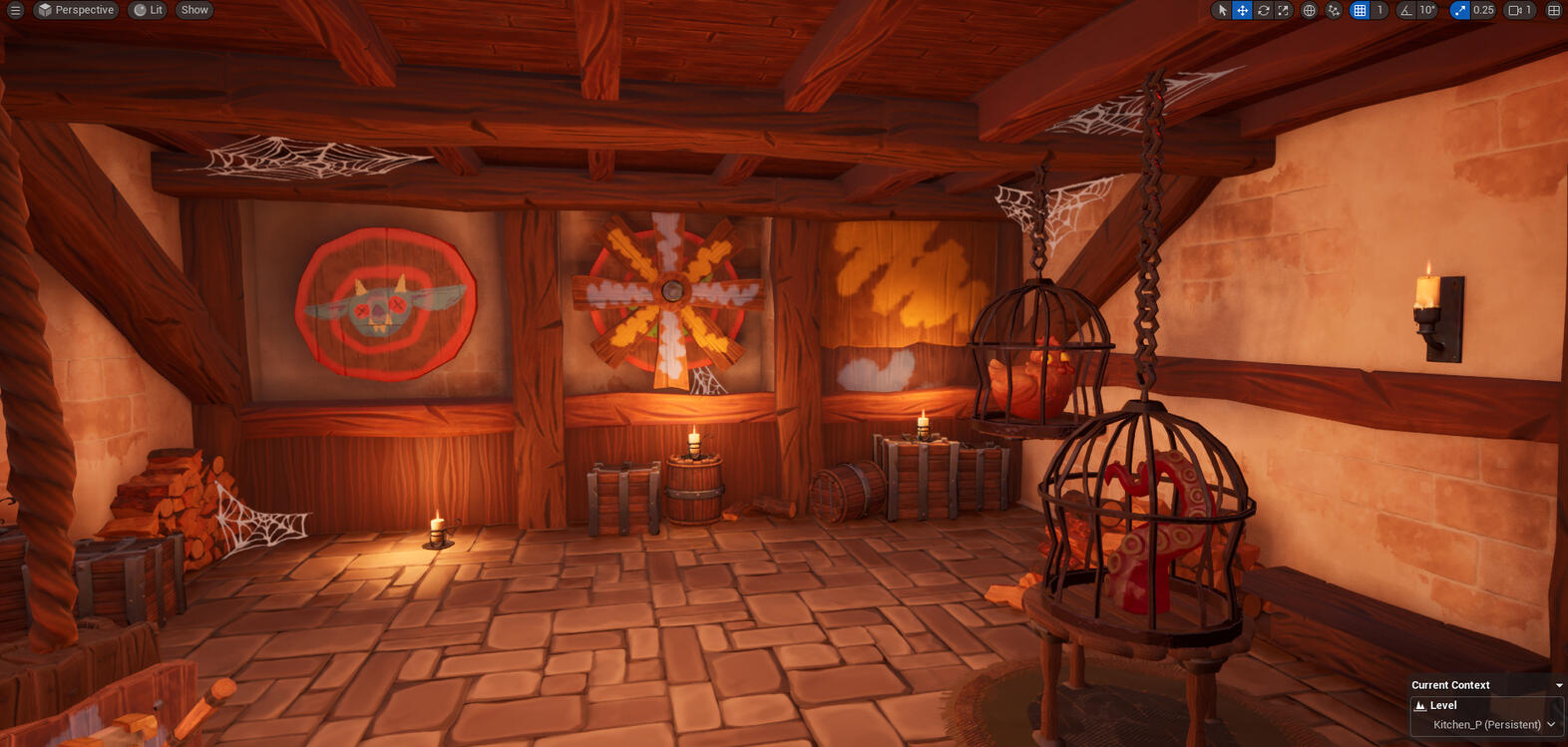Switch to the Rotate tool
Image resolution: width=1568 pixels, height=747 pixels.
click(x=1263, y=10)
